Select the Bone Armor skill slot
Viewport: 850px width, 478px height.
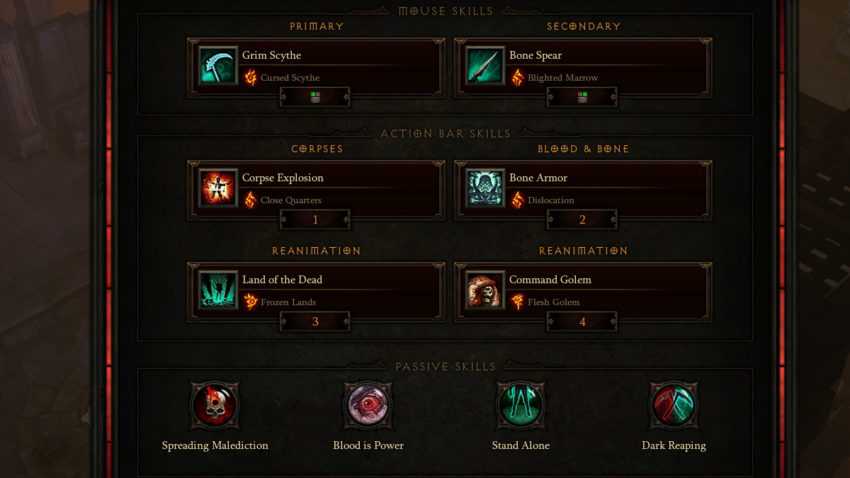pyautogui.click(x=582, y=189)
